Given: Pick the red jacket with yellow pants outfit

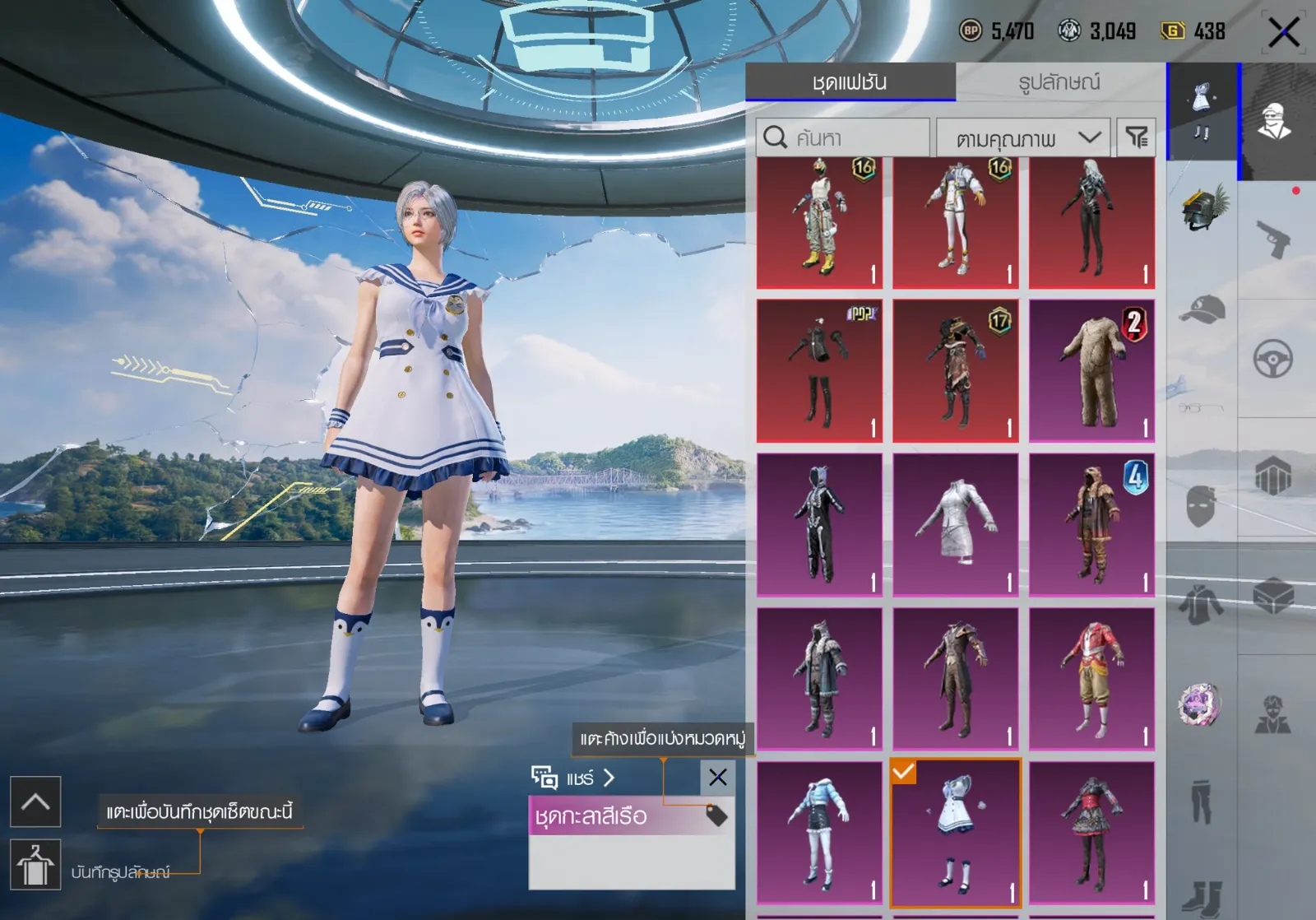Looking at the screenshot, I should [1091, 679].
